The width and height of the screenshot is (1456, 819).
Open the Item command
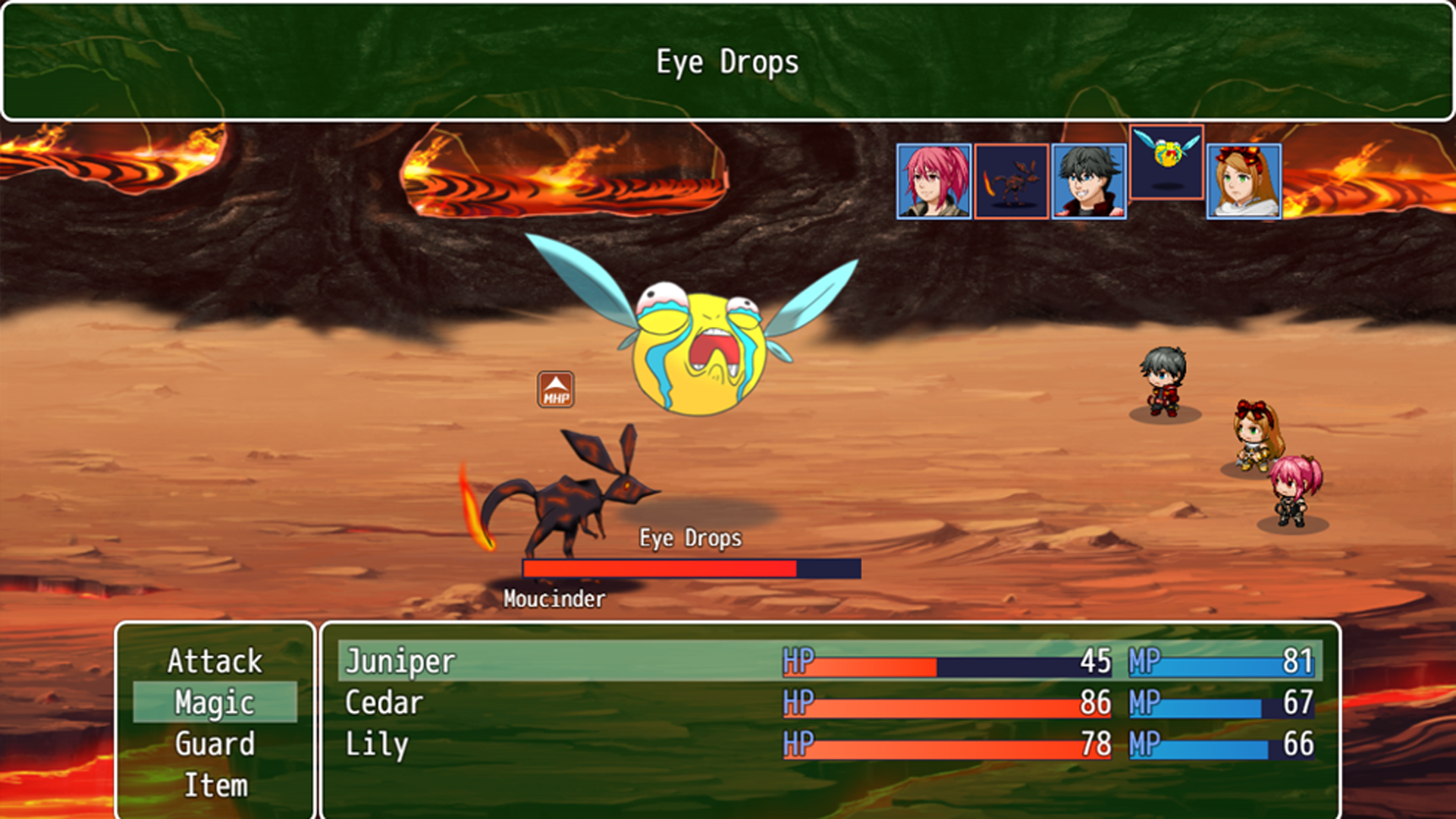pos(215,785)
